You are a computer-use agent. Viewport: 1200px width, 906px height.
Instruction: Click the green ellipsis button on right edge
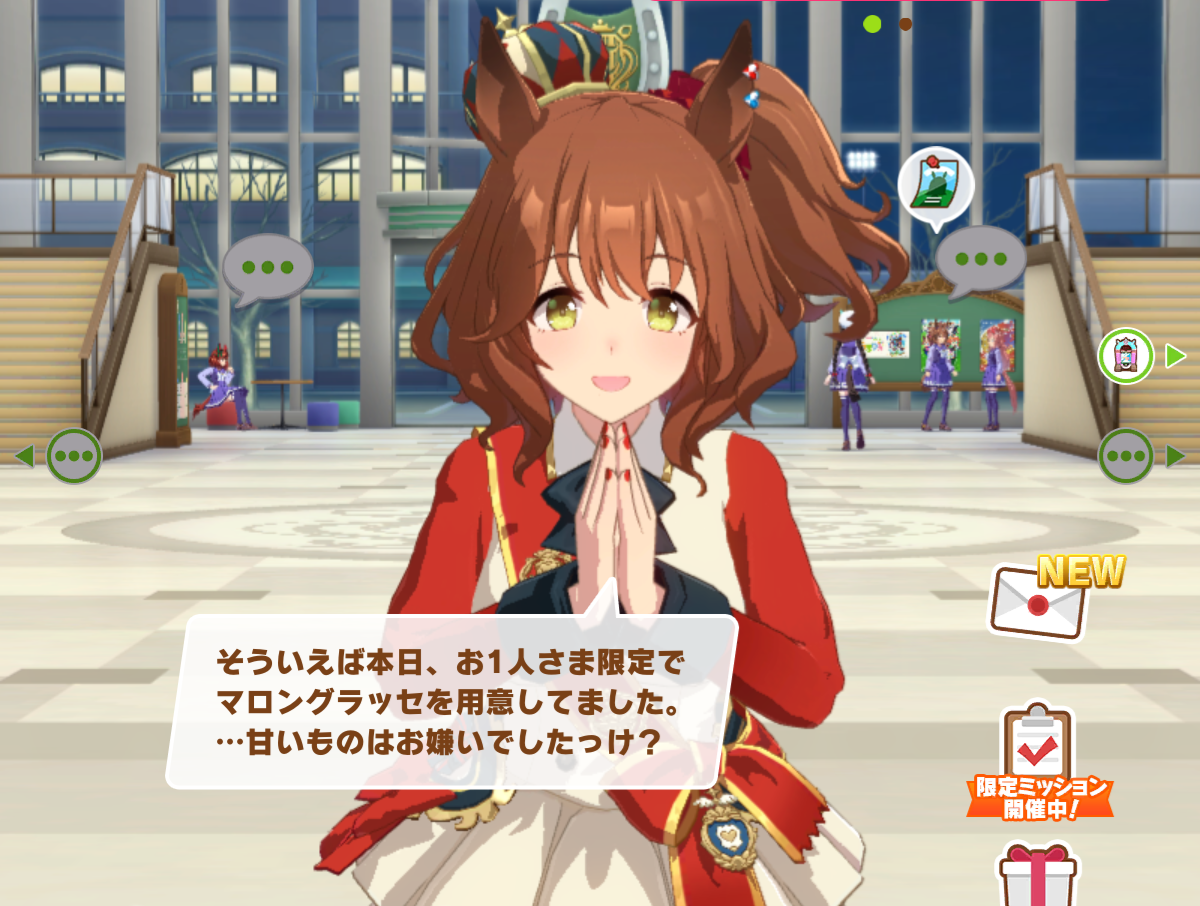click(1125, 456)
